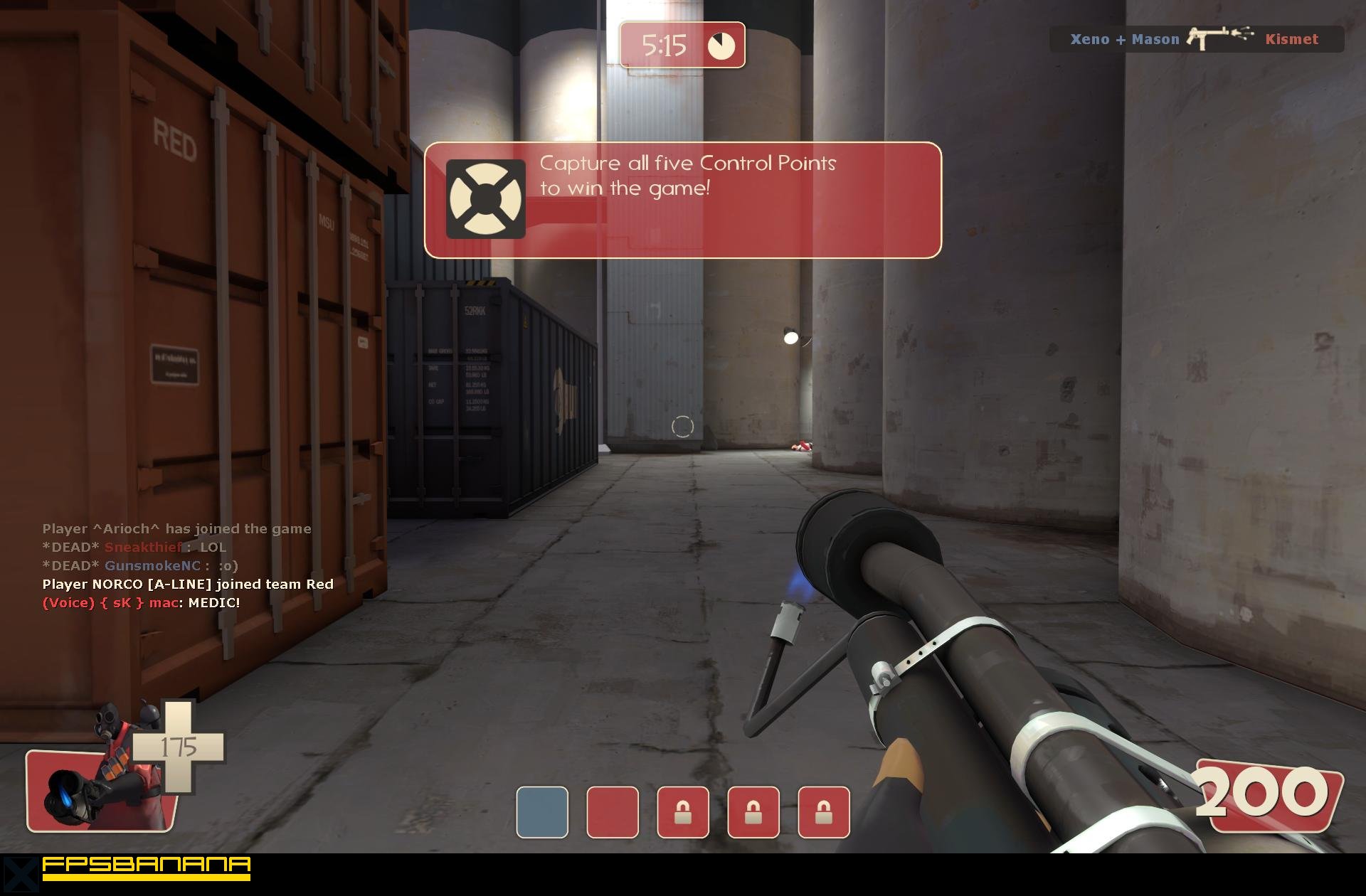Select the Kismet name in the killfeed
This screenshot has height=896, width=1366.
[x=1292, y=39]
